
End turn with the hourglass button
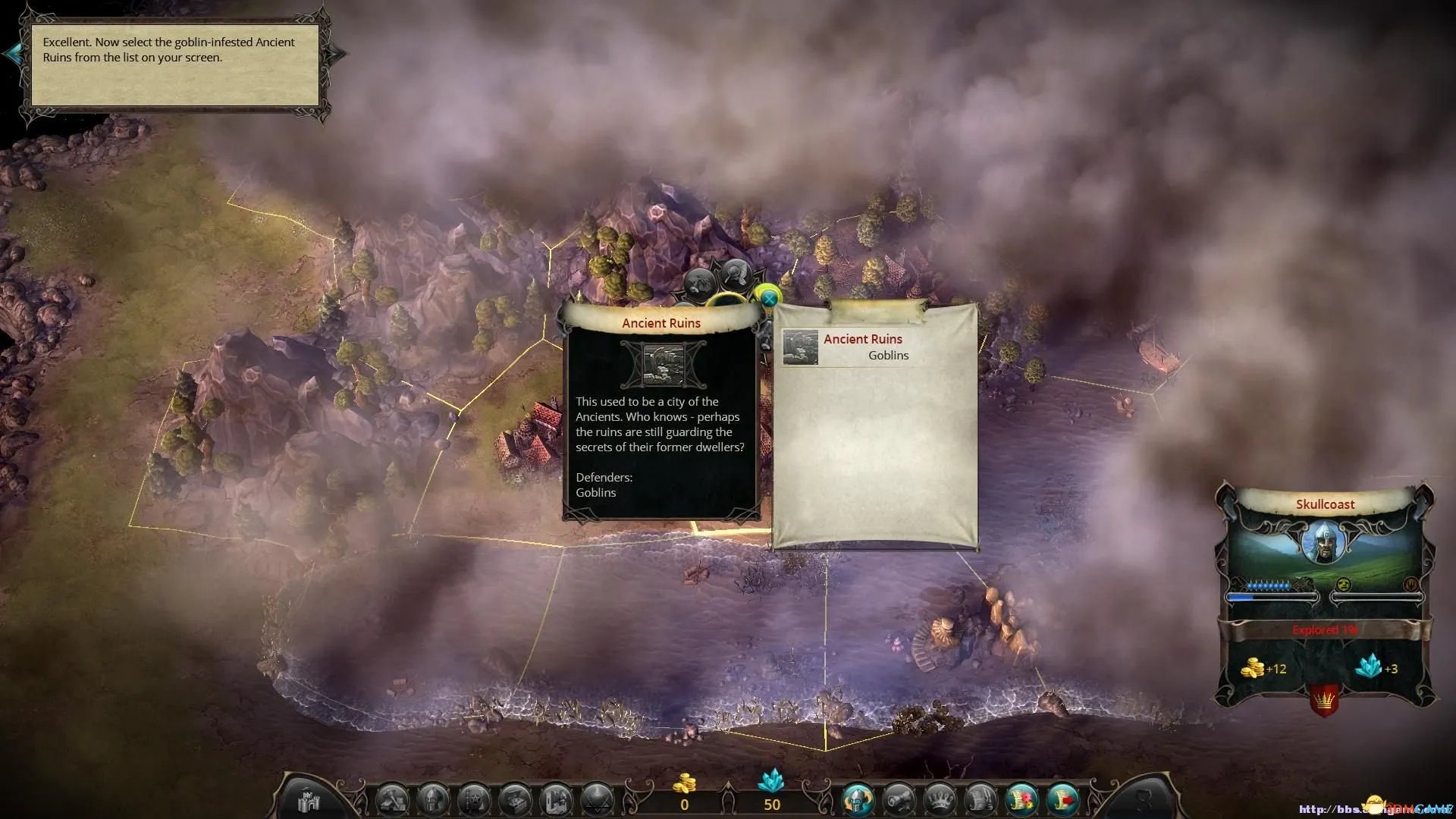(1144, 800)
